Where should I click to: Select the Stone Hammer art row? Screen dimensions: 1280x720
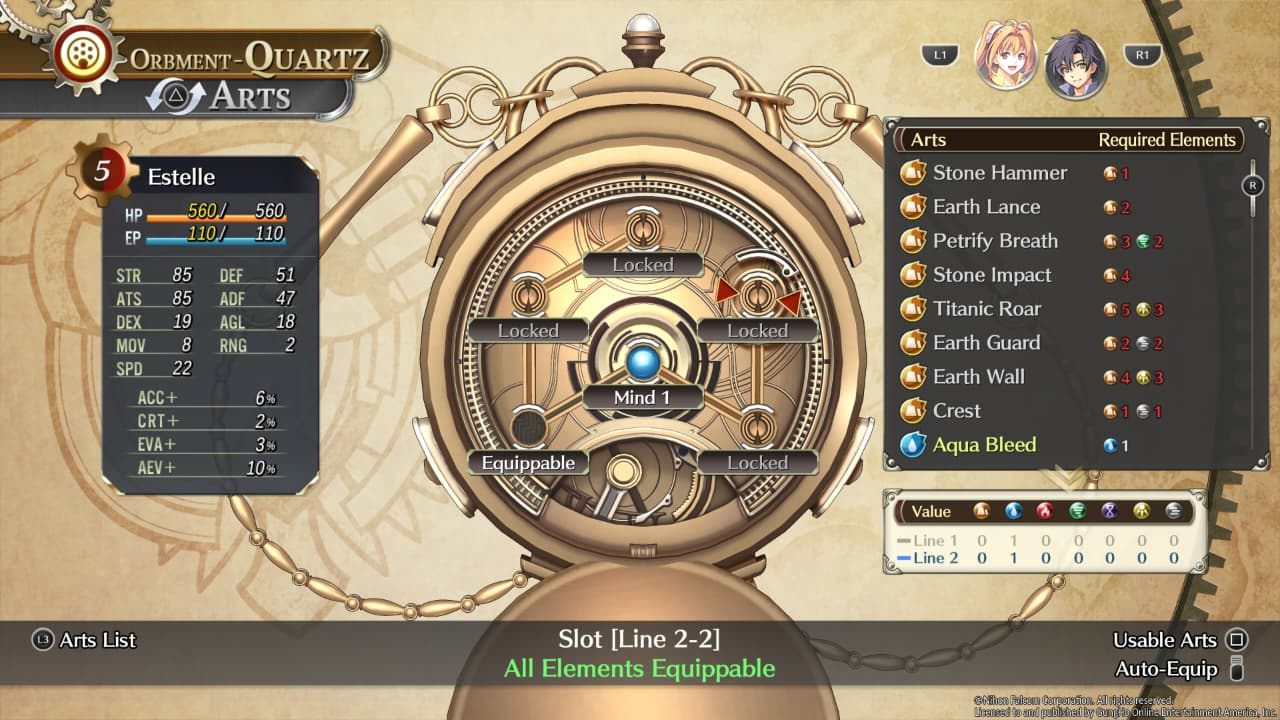click(x=1000, y=173)
